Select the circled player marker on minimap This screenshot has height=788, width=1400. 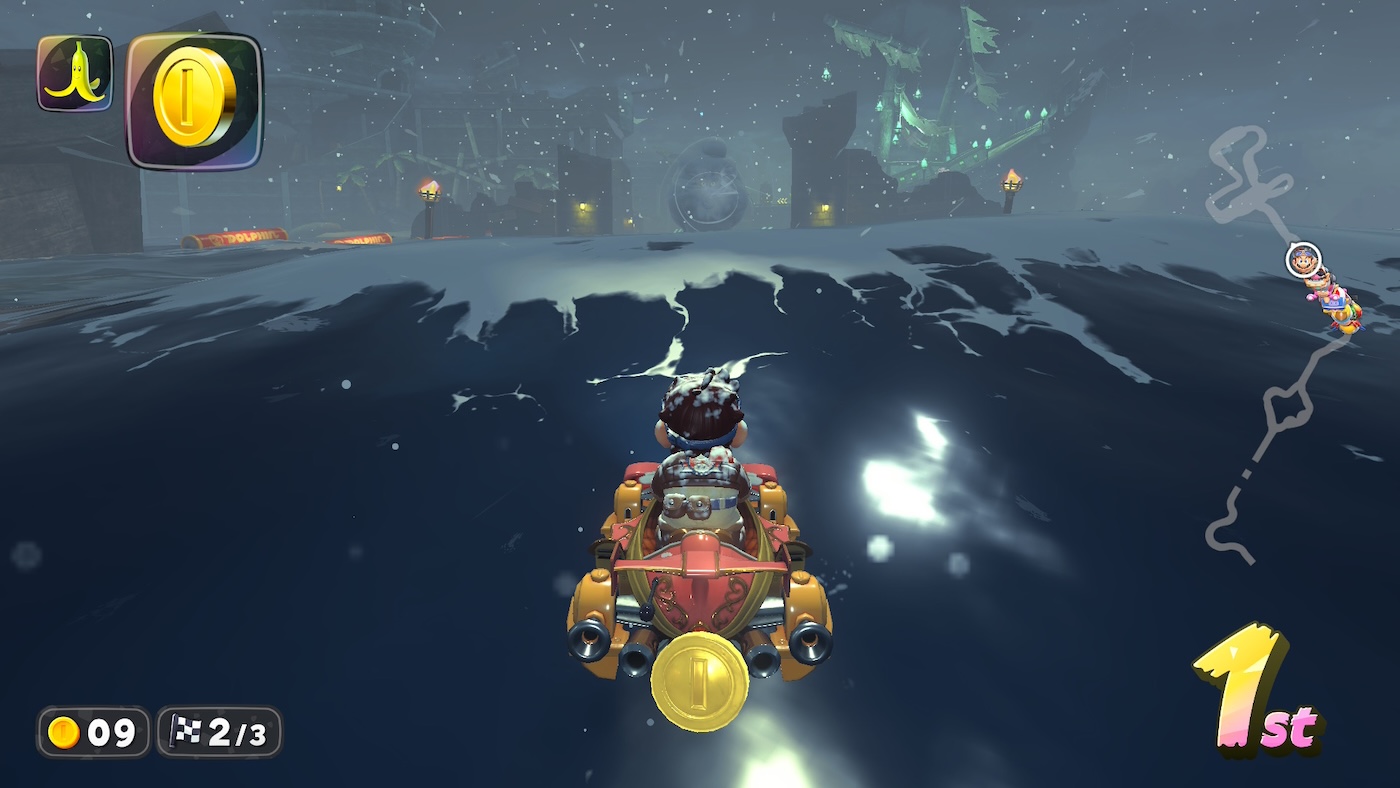click(1303, 259)
